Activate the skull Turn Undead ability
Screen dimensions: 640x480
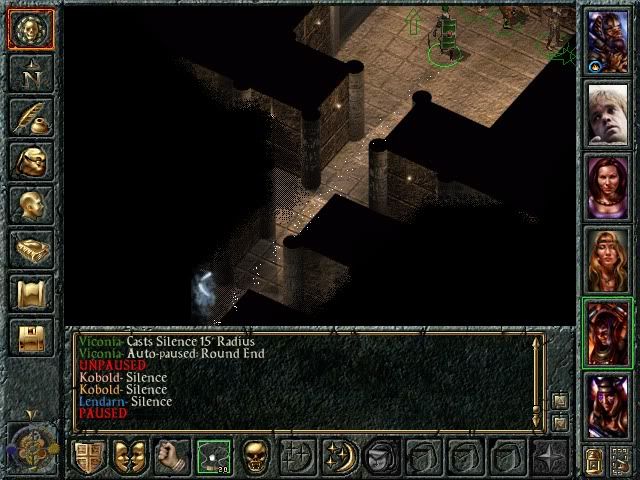(x=254, y=456)
